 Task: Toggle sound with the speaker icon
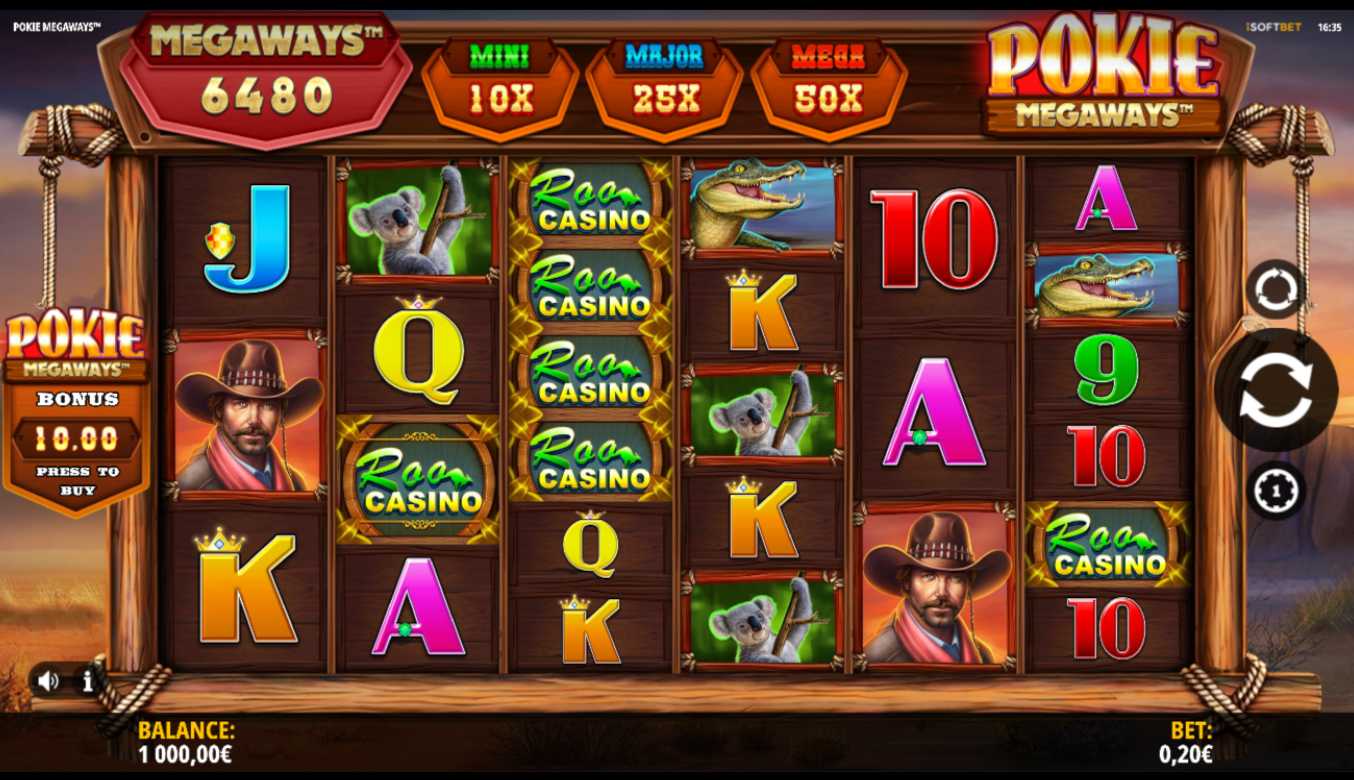(48, 681)
